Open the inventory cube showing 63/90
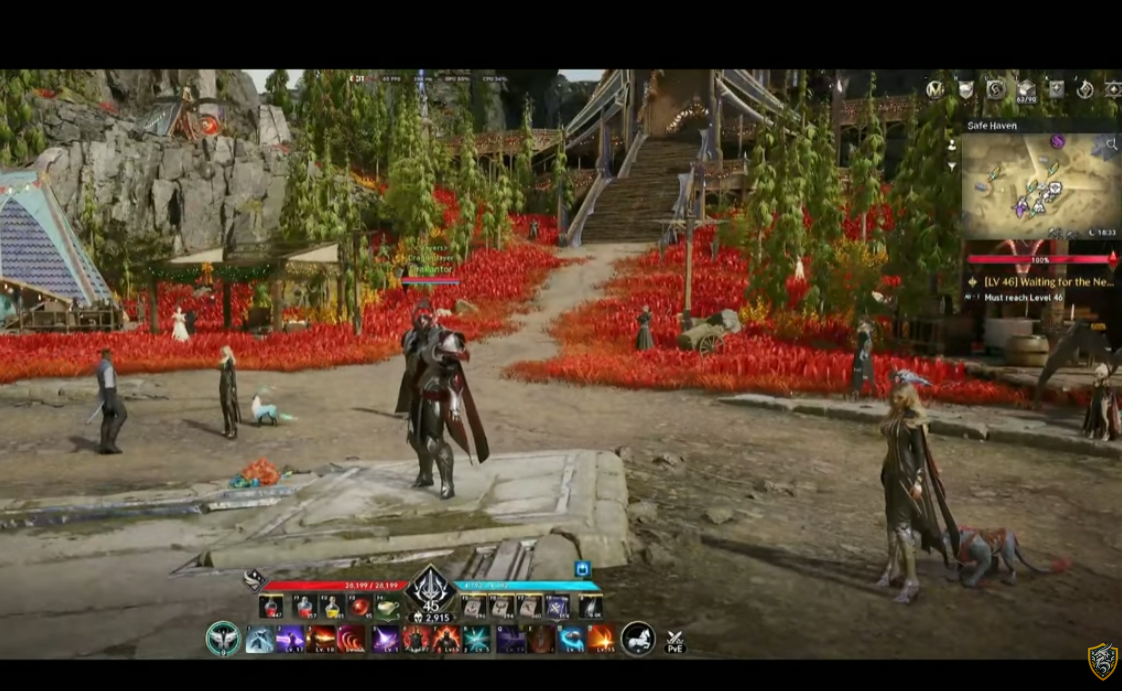This screenshot has height=691, width=1122. [x=1026, y=90]
